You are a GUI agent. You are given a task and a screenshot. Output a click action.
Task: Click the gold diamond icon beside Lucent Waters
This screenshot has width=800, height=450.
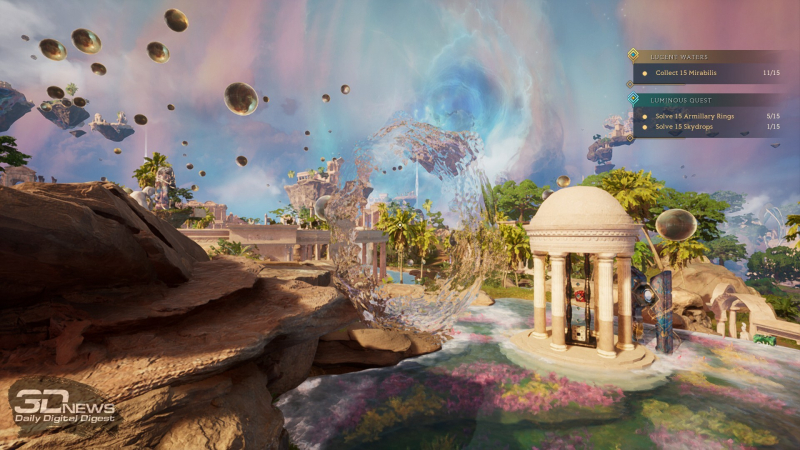(x=632, y=55)
